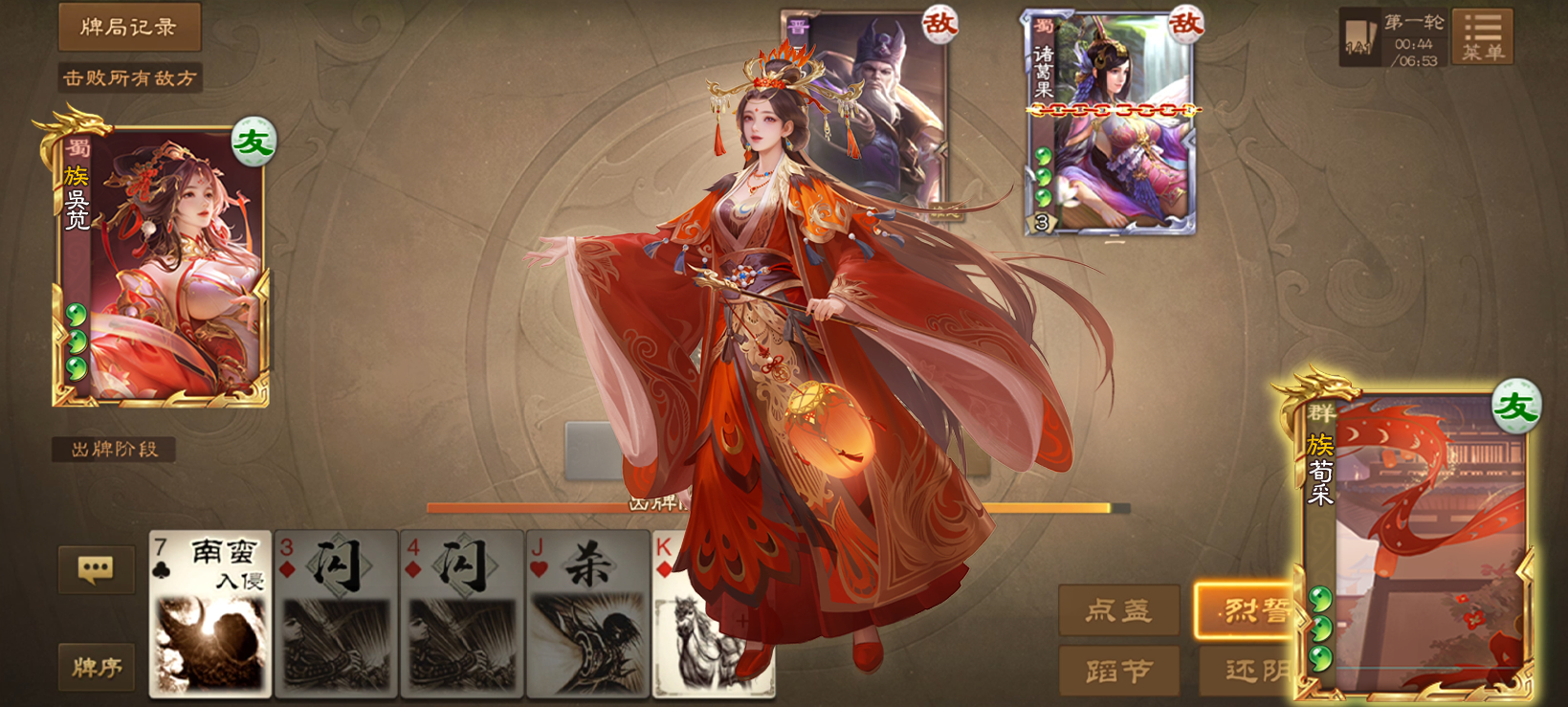
Task: Select the 7 of clubs 南蛮入侵 card
Action: (x=210, y=612)
